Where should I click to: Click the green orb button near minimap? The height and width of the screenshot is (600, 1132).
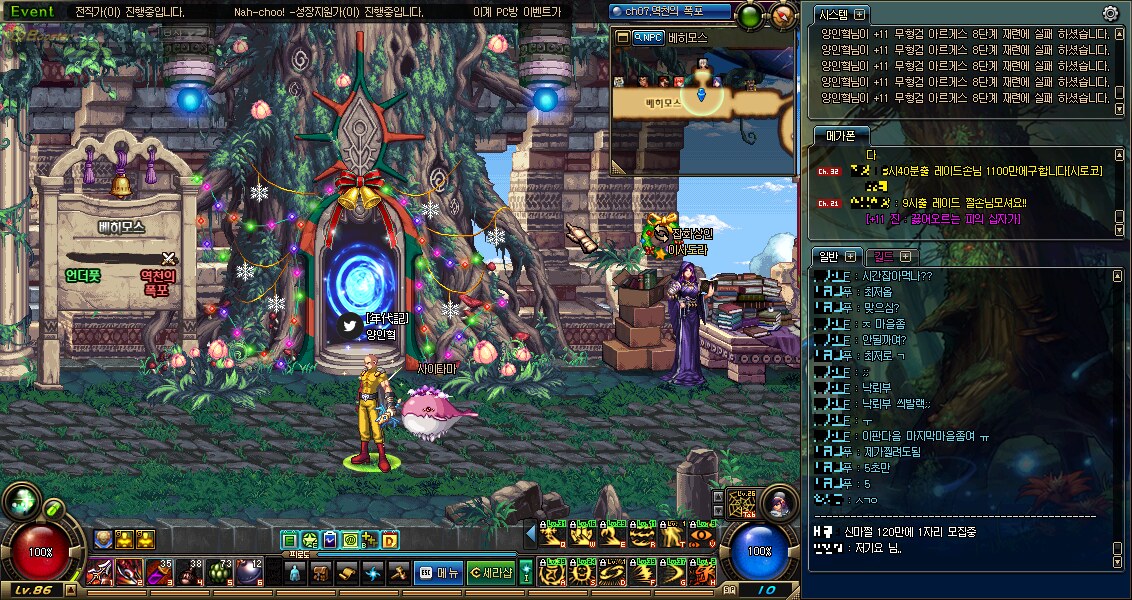[749, 15]
